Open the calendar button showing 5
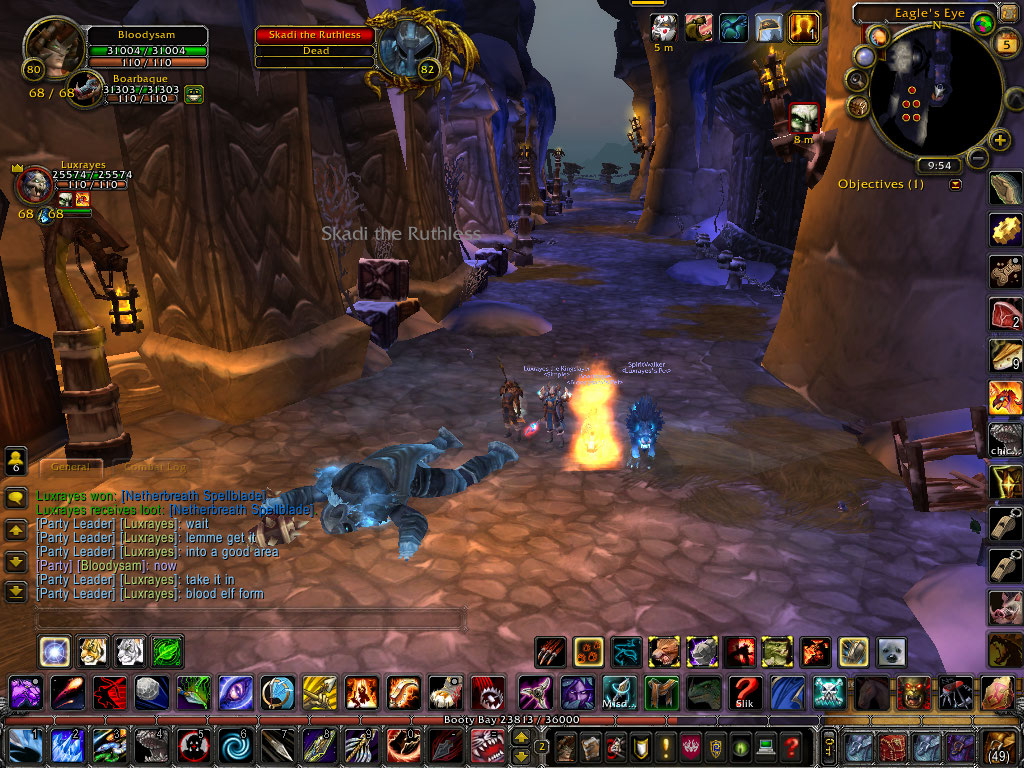1024x768 pixels. click(x=1007, y=44)
